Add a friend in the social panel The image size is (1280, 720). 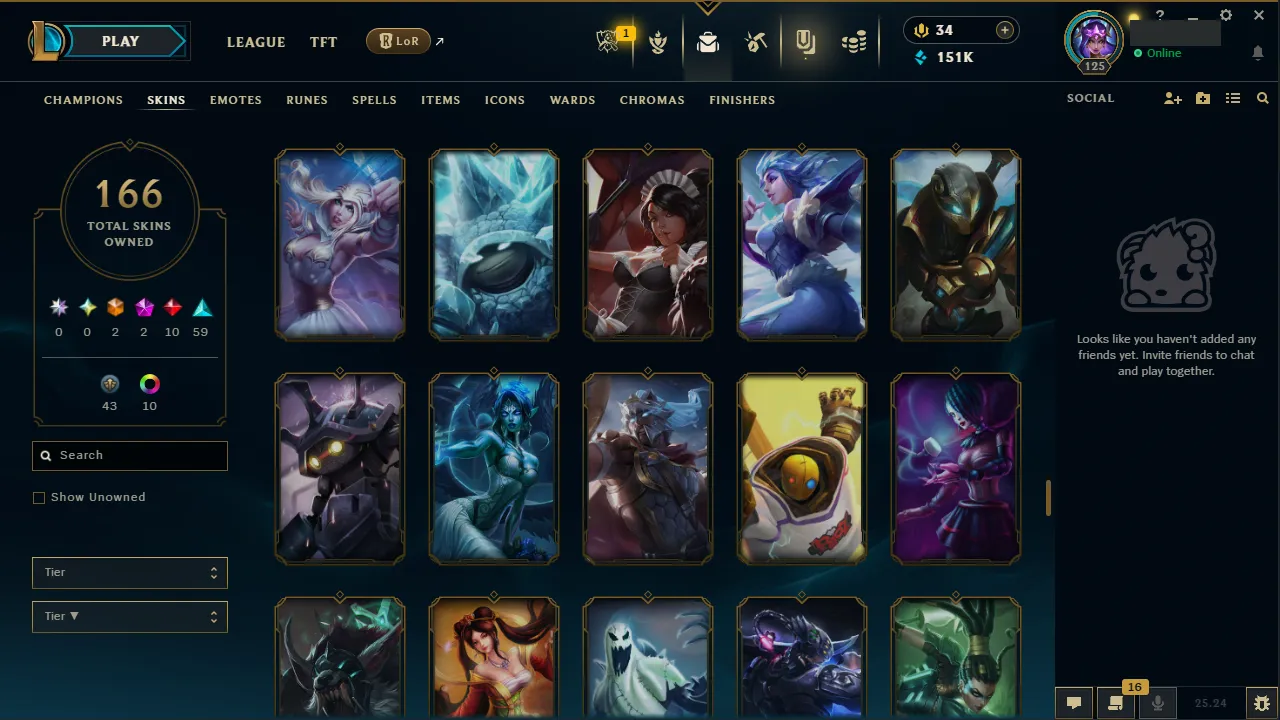pyautogui.click(x=1172, y=98)
